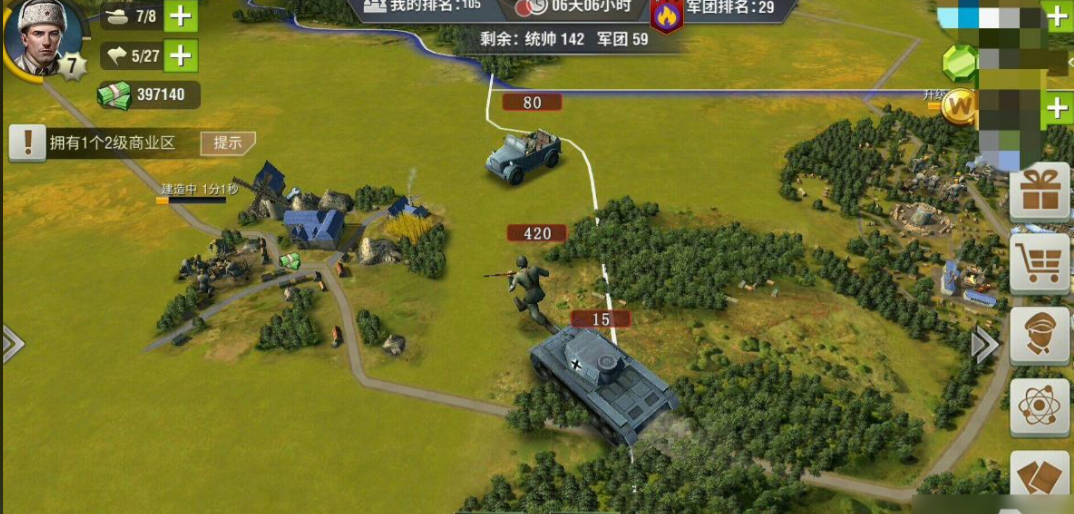
Task: Add more tank units with plus button
Action: pyautogui.click(x=180, y=16)
